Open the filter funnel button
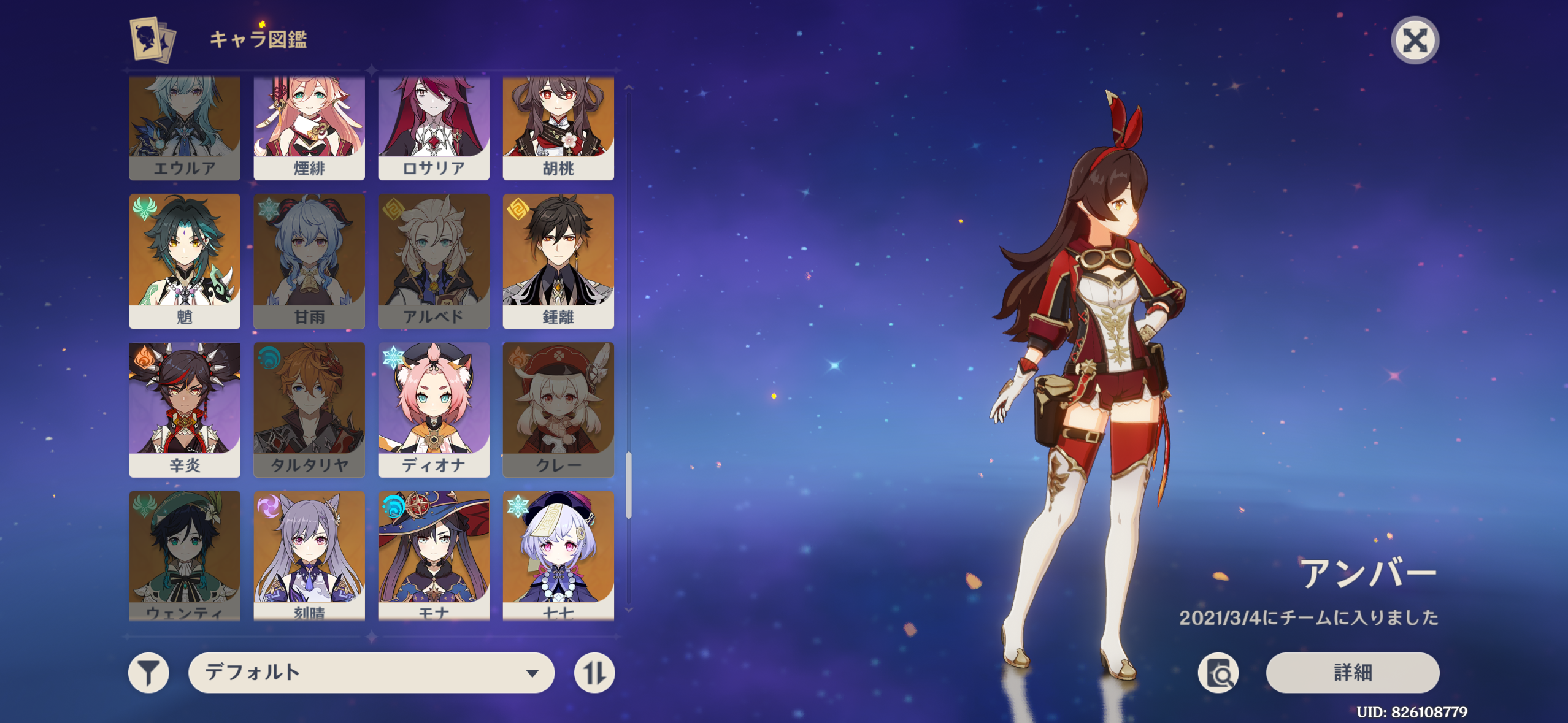The image size is (1568, 723). [148, 673]
